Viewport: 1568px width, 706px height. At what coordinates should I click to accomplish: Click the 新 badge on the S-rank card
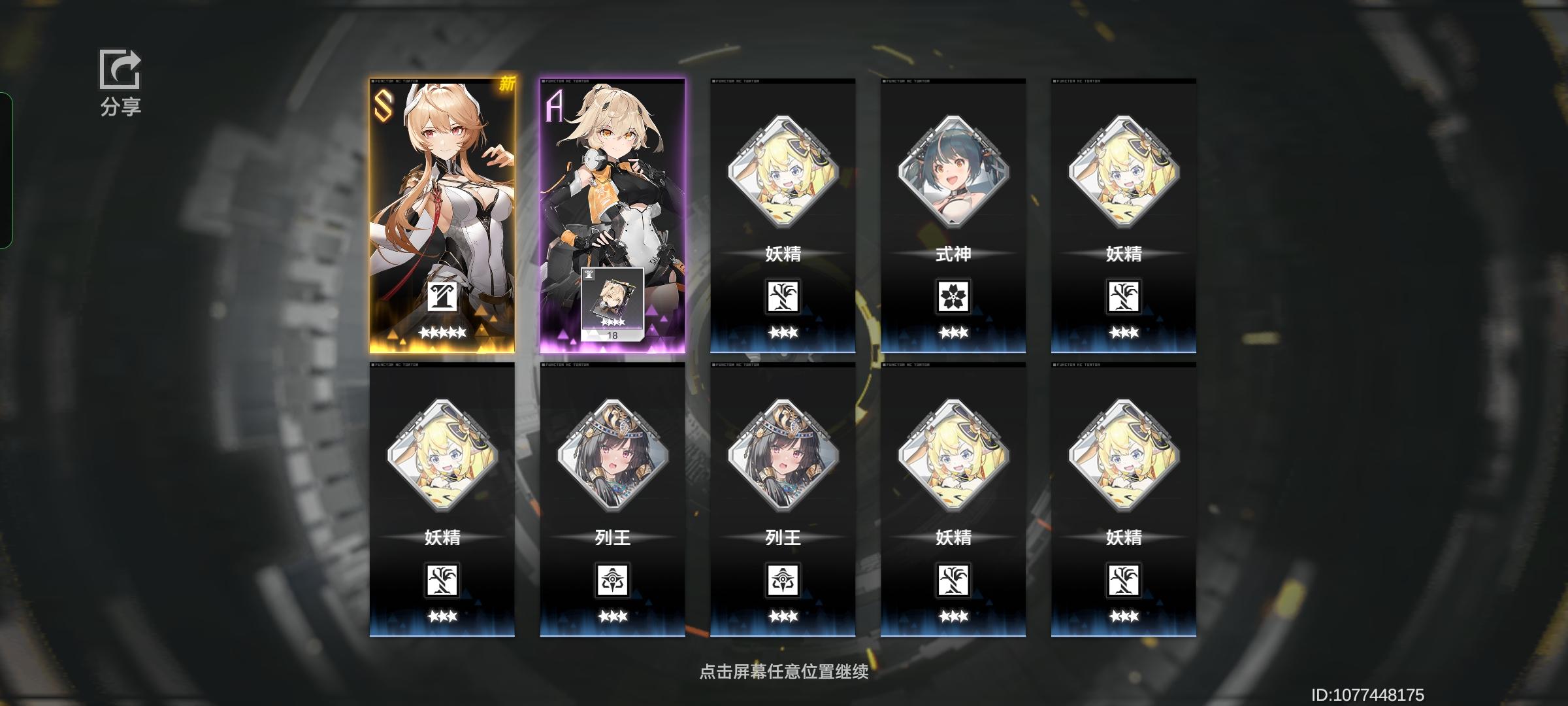[507, 85]
